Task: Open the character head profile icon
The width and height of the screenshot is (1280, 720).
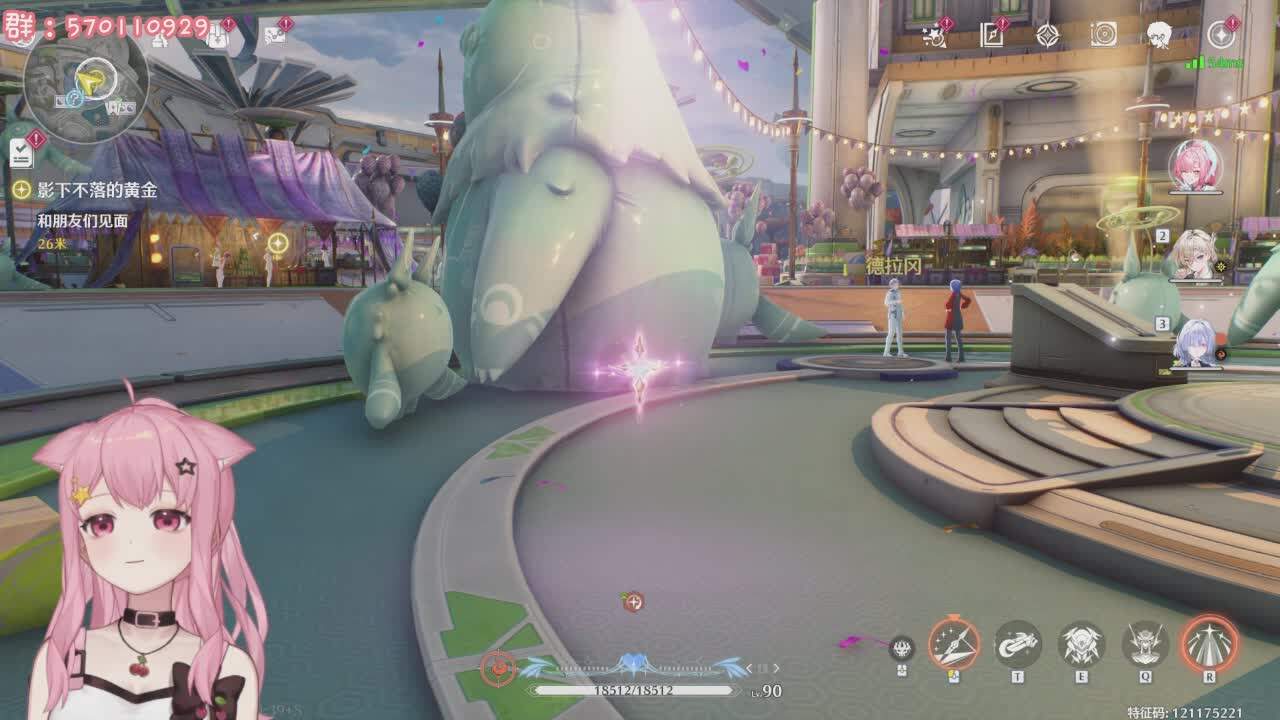Action: 1159,36
